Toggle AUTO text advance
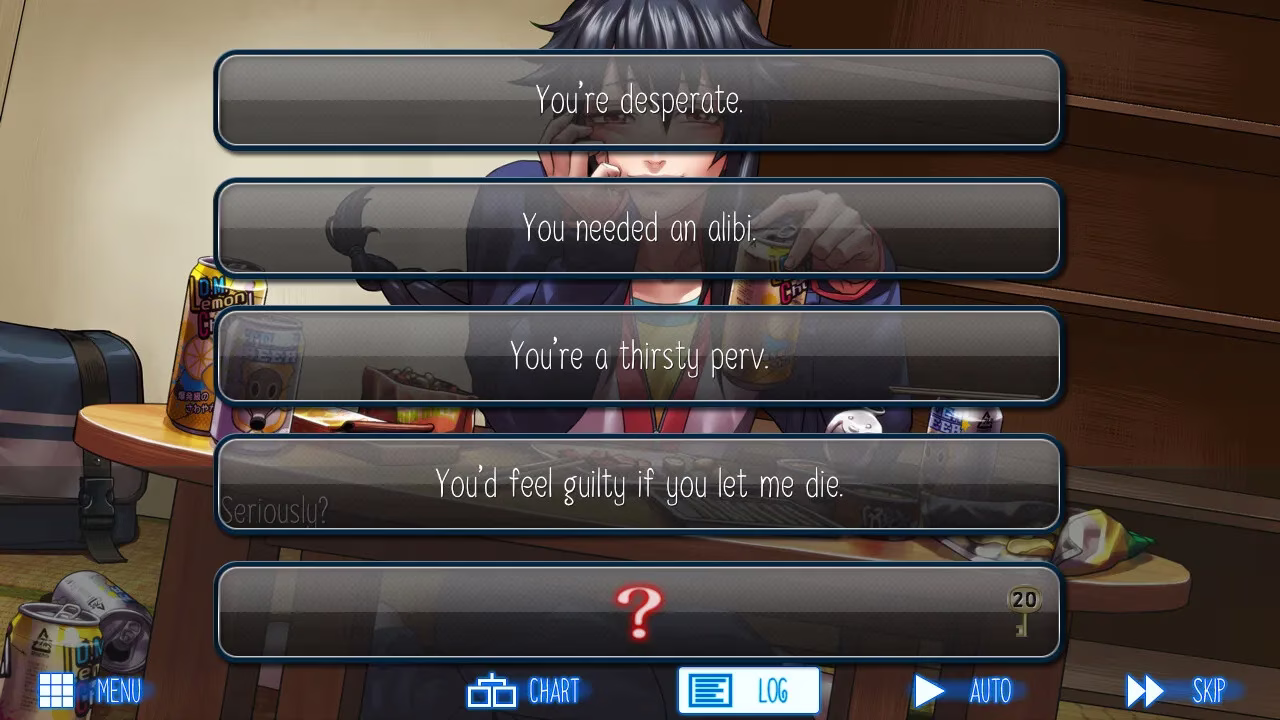Screen dimensions: 1280x720 tap(964, 690)
